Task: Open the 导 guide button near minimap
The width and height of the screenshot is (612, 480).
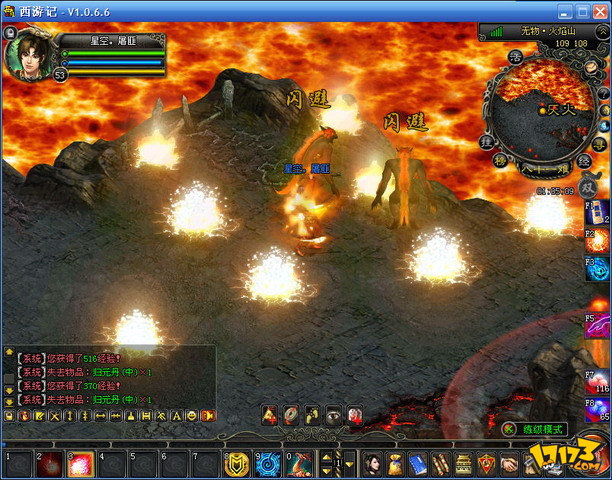Action: (597, 143)
